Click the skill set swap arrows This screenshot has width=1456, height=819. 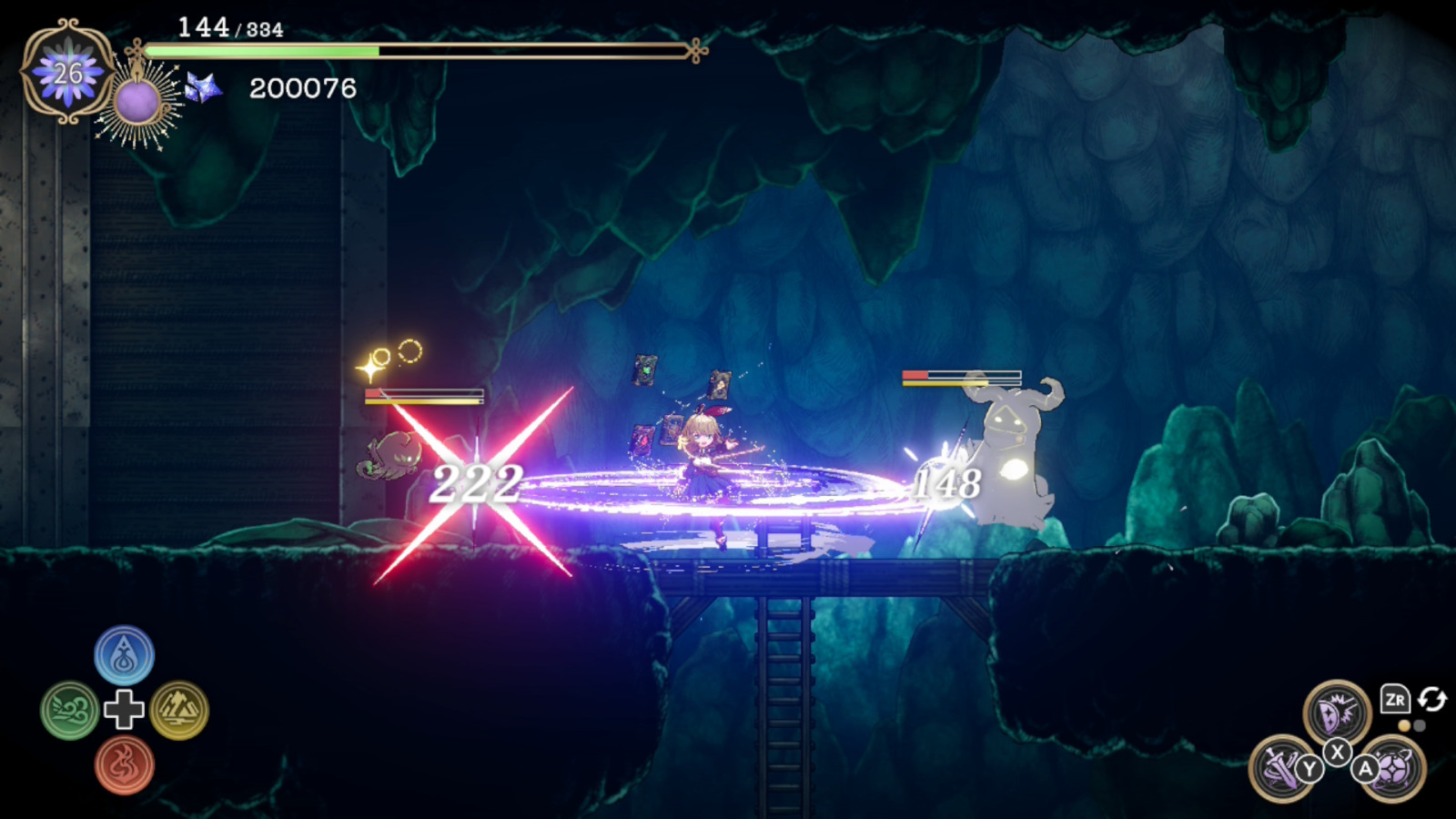pos(1432,699)
